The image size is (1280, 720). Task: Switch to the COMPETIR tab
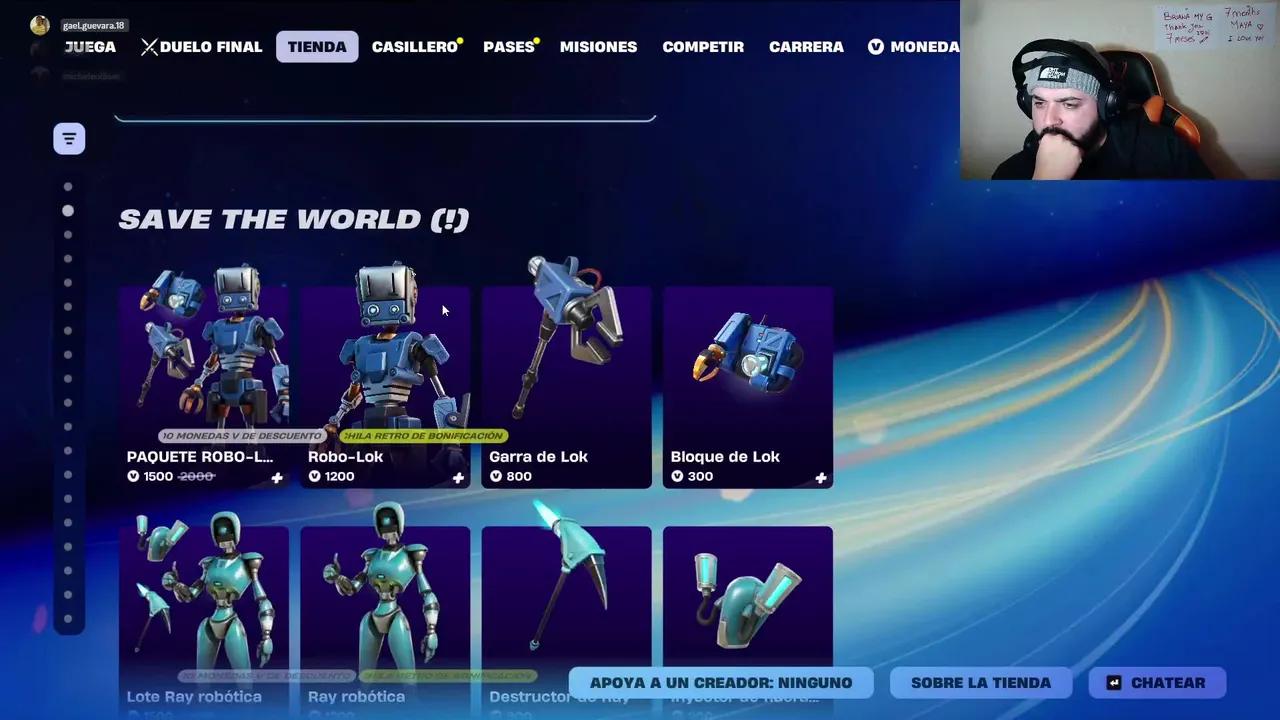pyautogui.click(x=703, y=46)
